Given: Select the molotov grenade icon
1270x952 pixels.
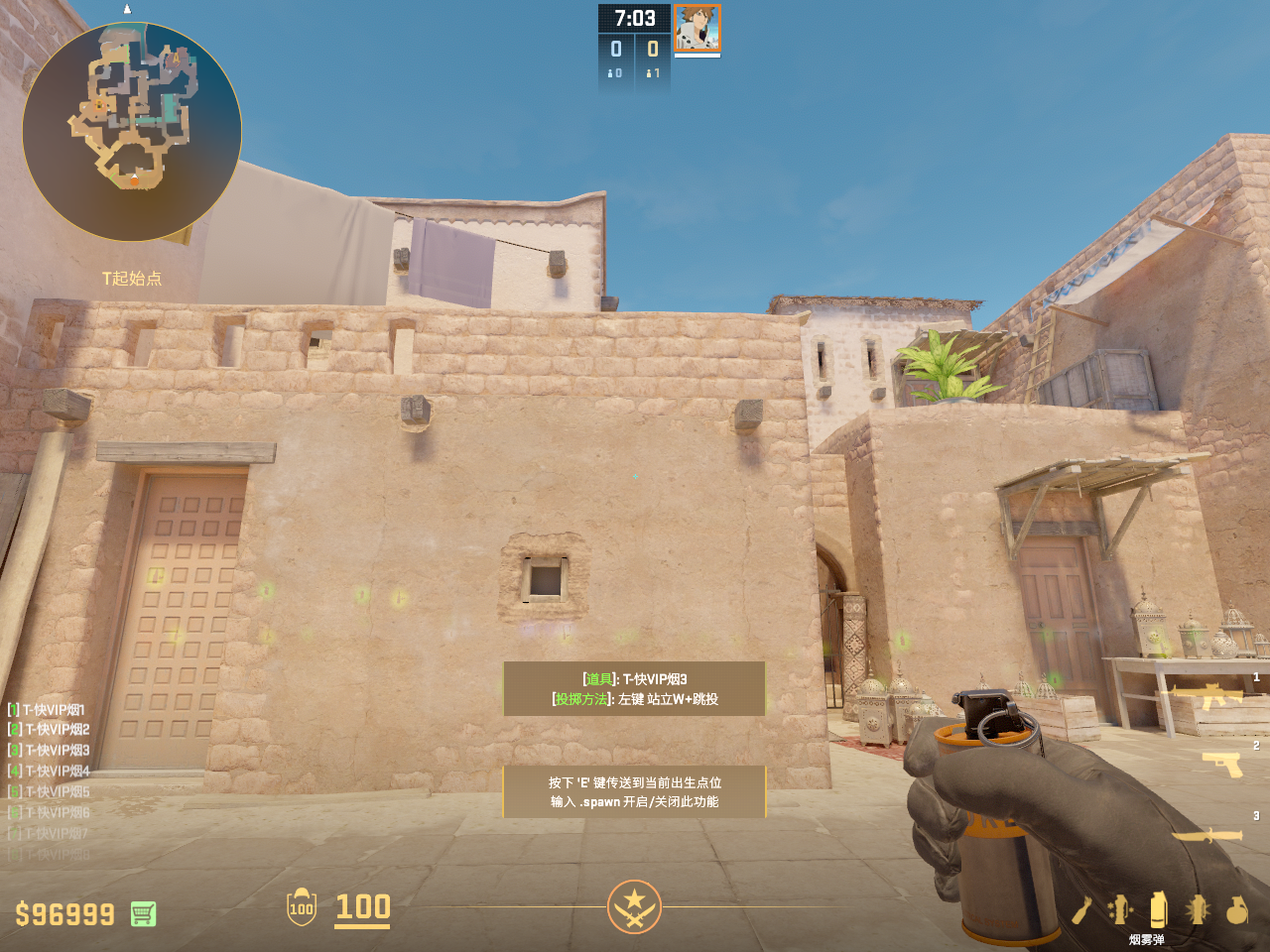Looking at the screenshot, I should point(1082,909).
